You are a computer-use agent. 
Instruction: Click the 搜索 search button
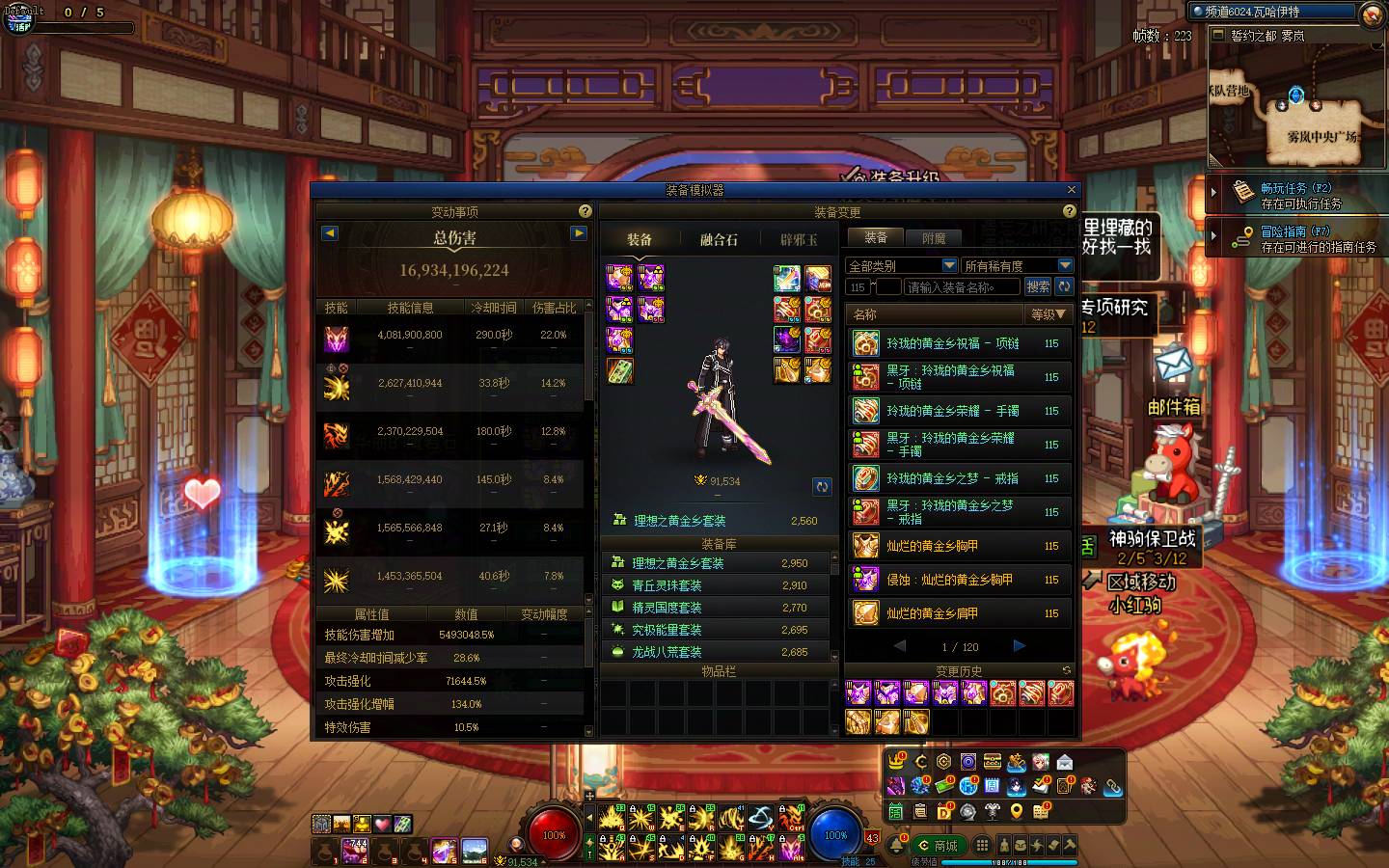[x=1038, y=286]
